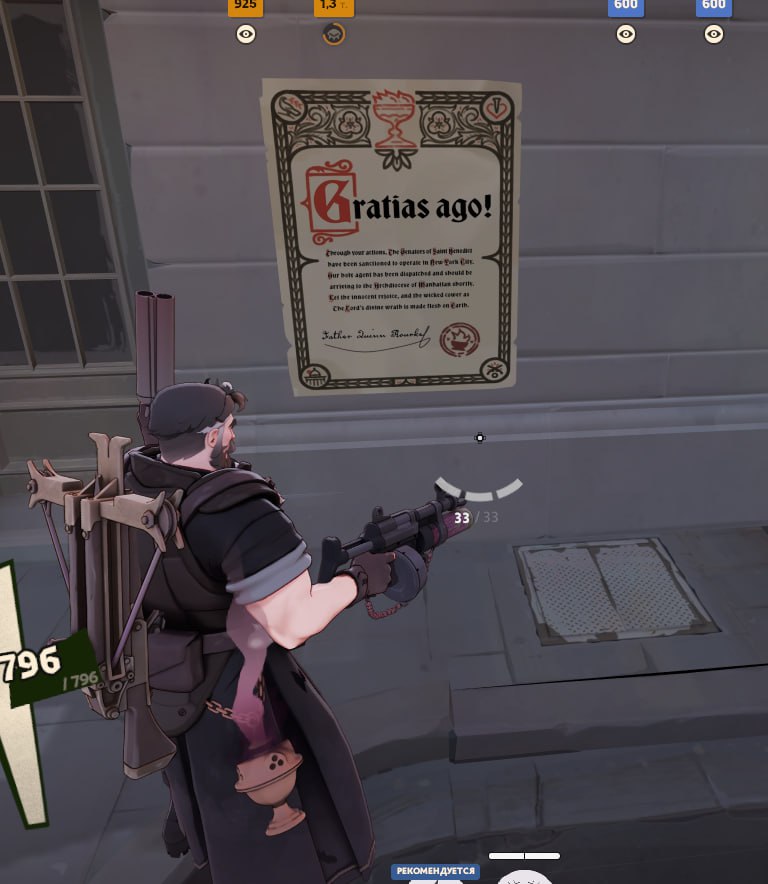This screenshot has width=768, height=884.
Task: Click the eye icon under the 925 souls counter
Action: tap(246, 34)
